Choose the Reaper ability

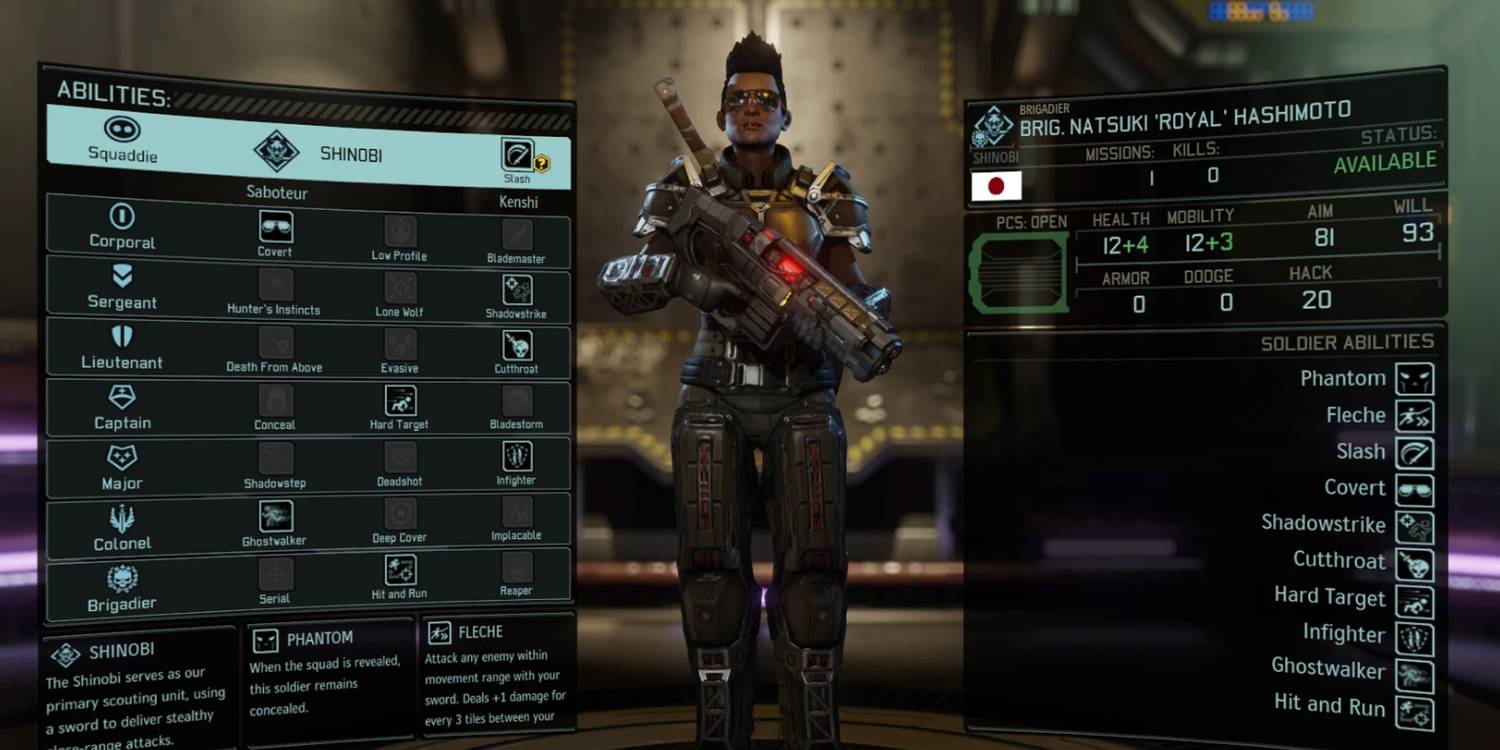(x=516, y=569)
